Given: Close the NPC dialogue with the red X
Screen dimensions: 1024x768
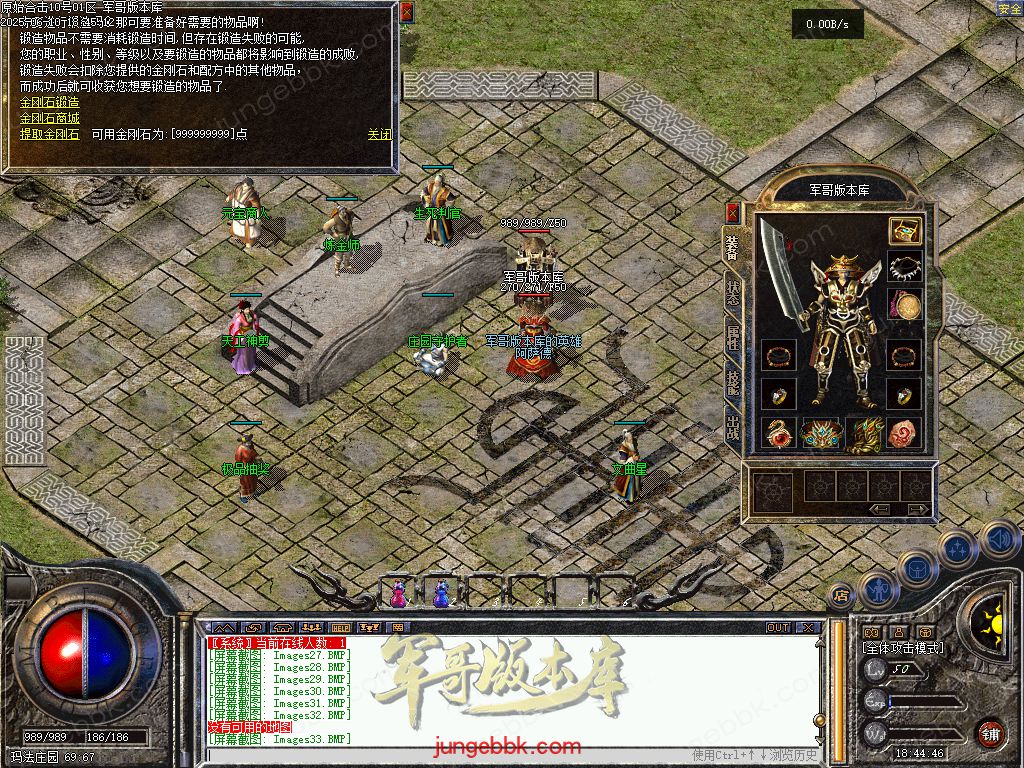Looking at the screenshot, I should (406, 12).
